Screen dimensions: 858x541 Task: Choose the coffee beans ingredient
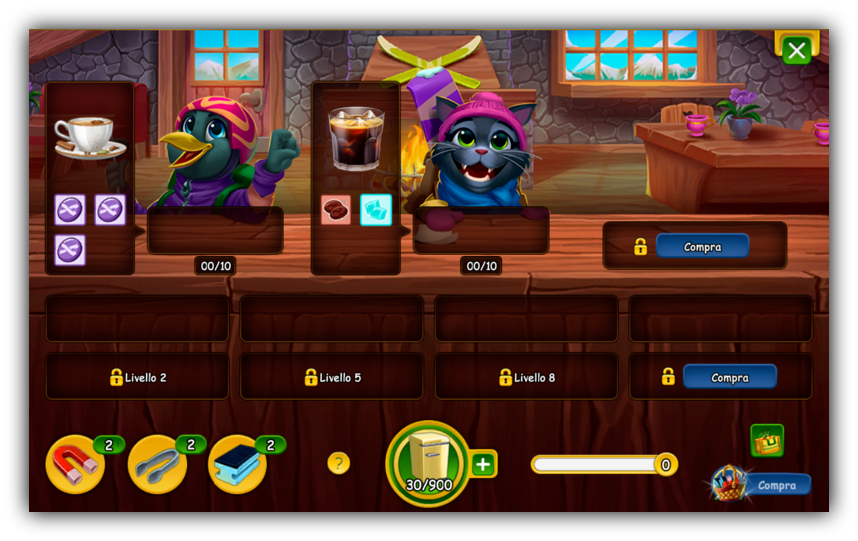coord(336,210)
